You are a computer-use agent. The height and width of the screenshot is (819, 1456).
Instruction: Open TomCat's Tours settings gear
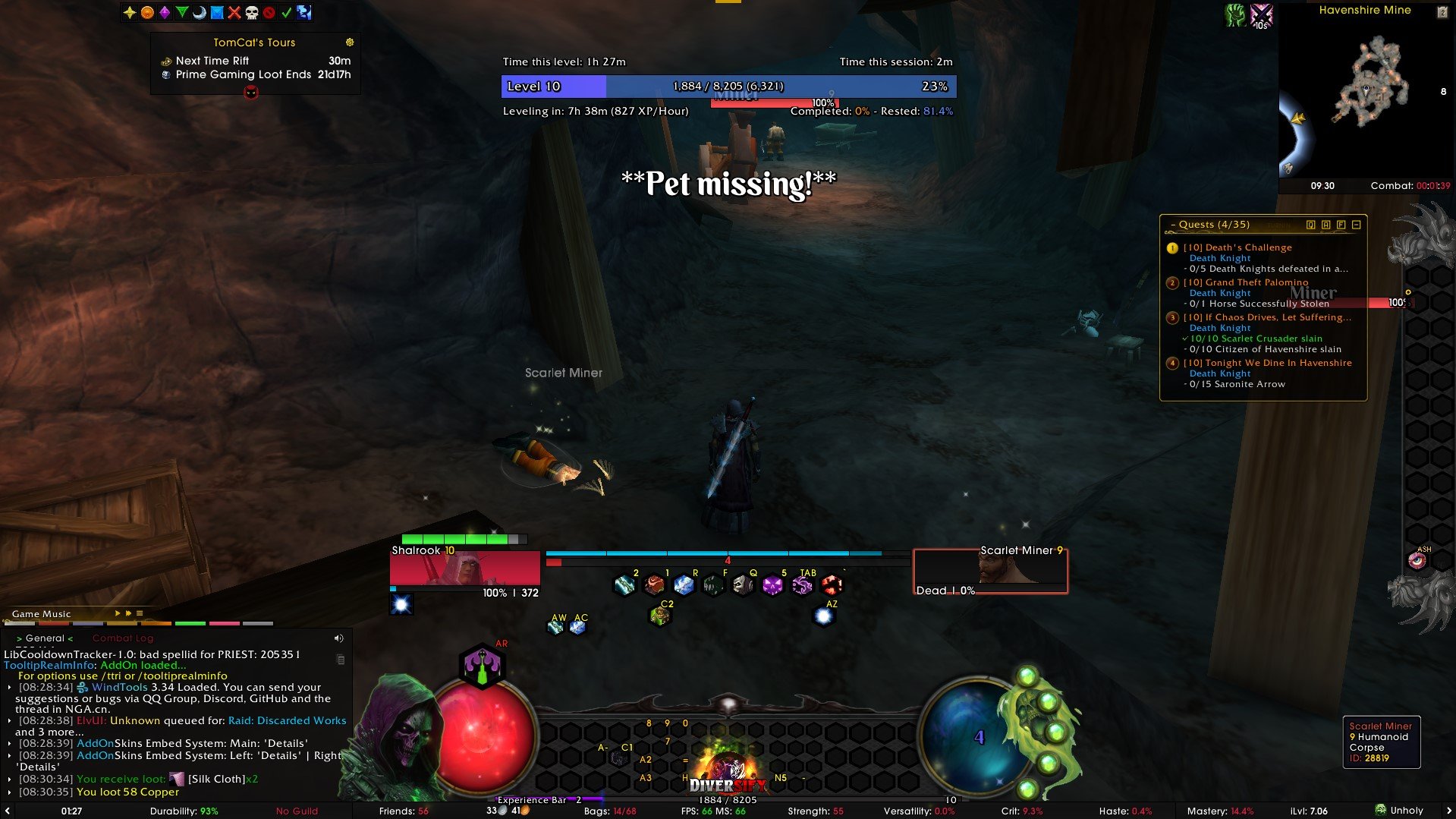350,42
